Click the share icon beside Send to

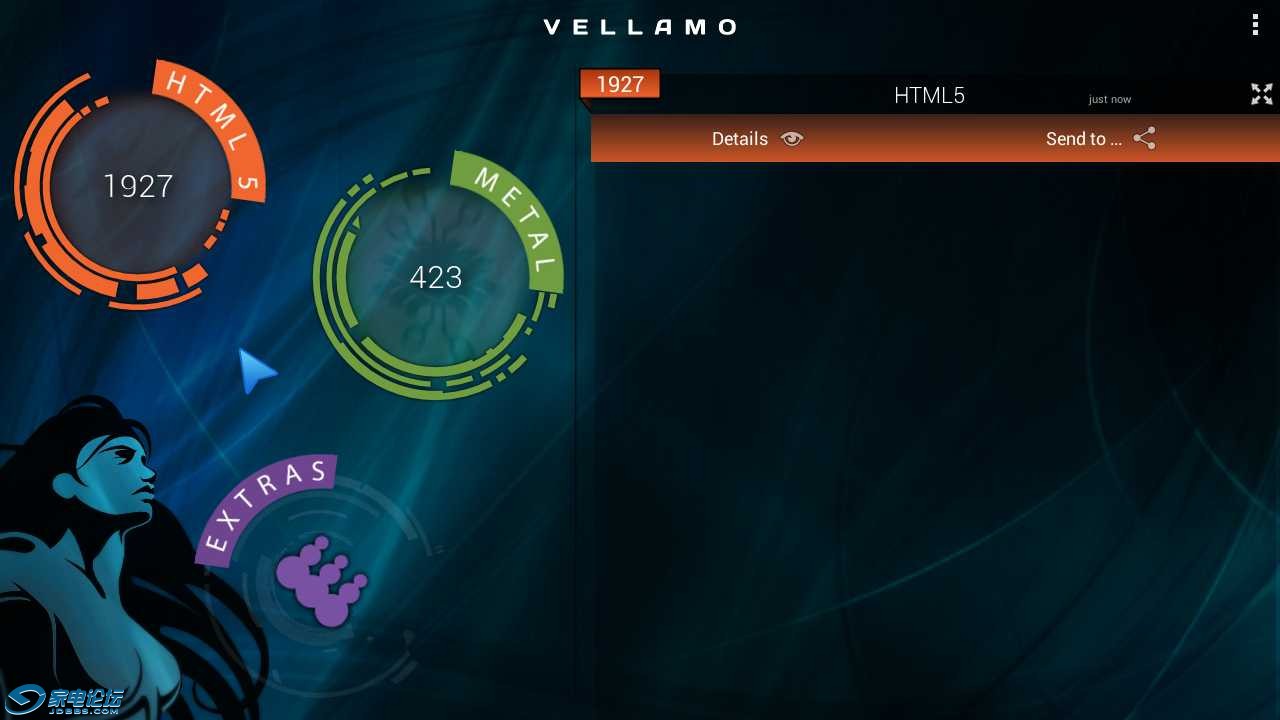point(1144,138)
